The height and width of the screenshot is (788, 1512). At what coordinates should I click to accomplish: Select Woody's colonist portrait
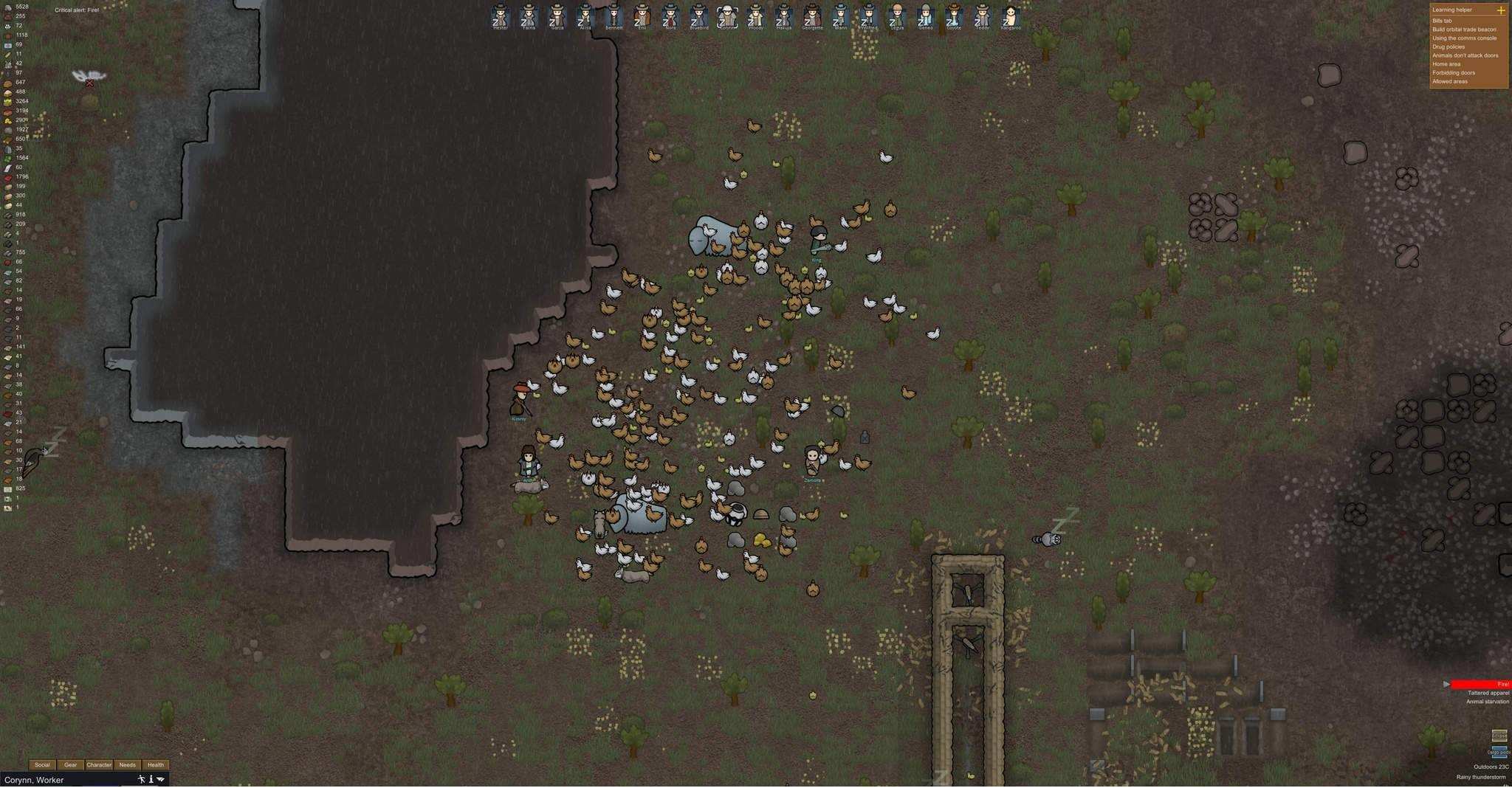[755, 16]
